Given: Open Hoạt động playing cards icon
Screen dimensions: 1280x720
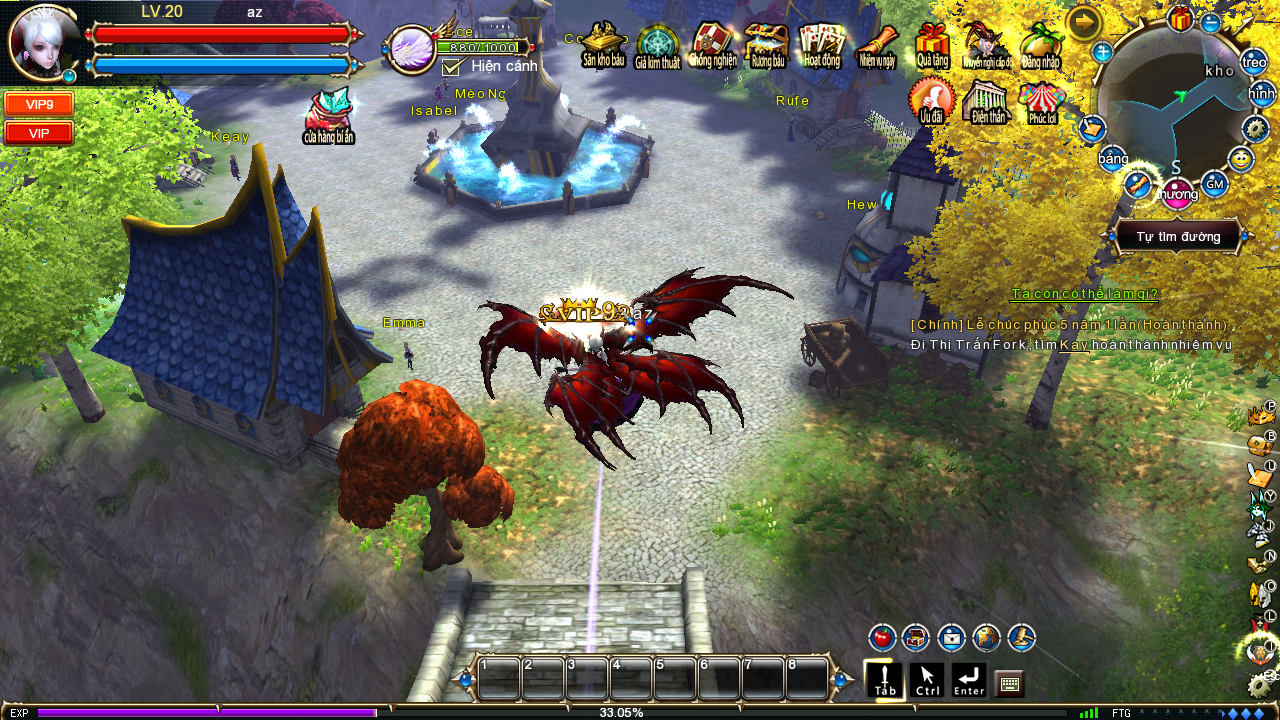Looking at the screenshot, I should coord(822,45).
